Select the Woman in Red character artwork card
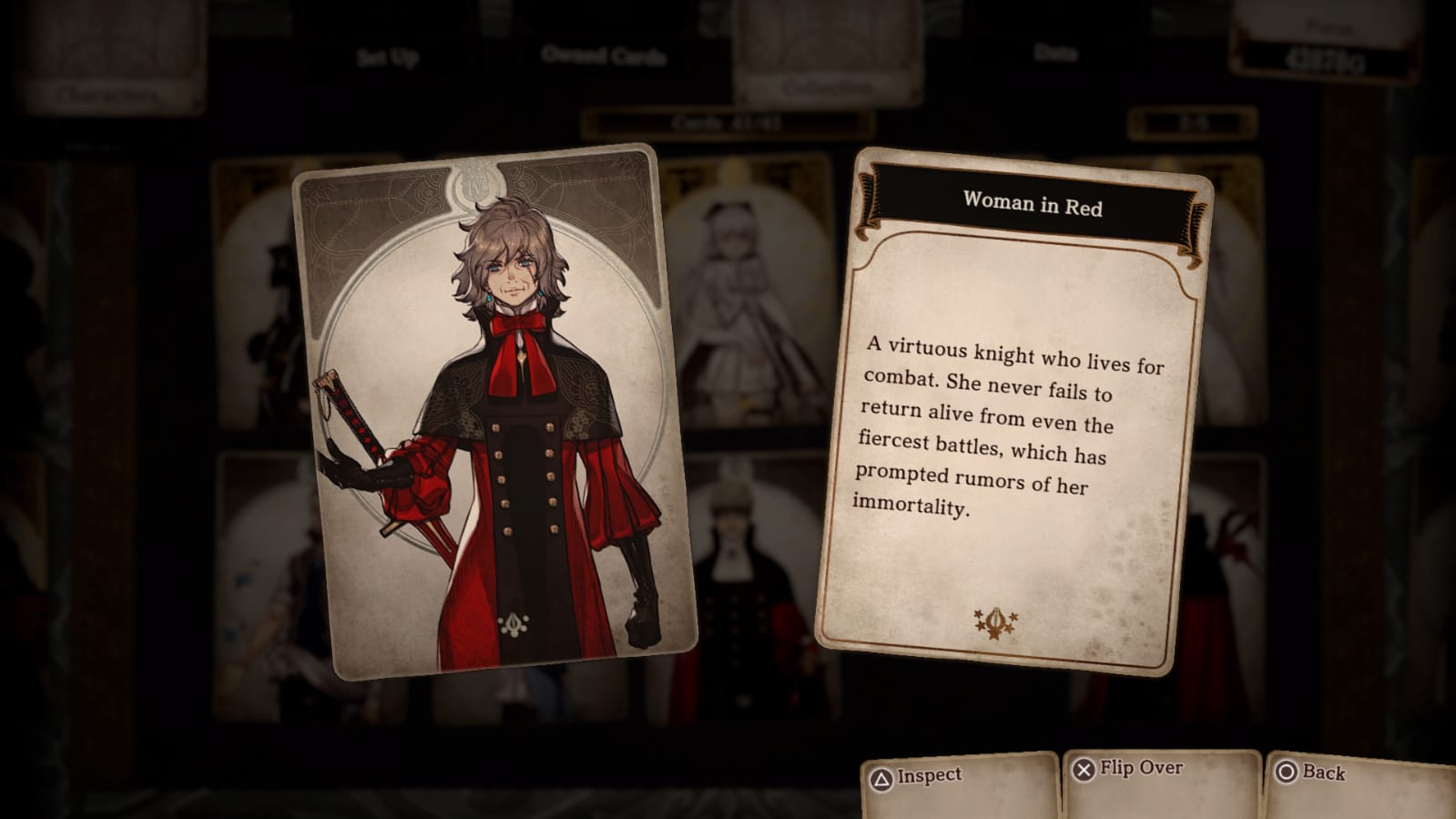The image size is (1456, 819). (494, 410)
